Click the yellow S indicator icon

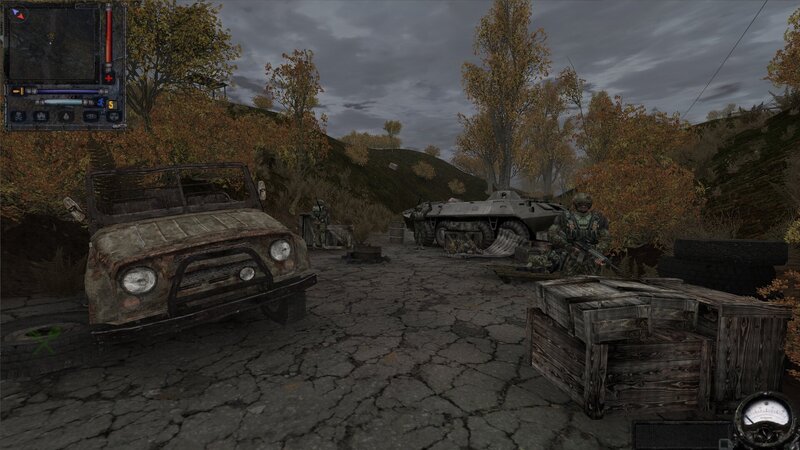[112, 104]
